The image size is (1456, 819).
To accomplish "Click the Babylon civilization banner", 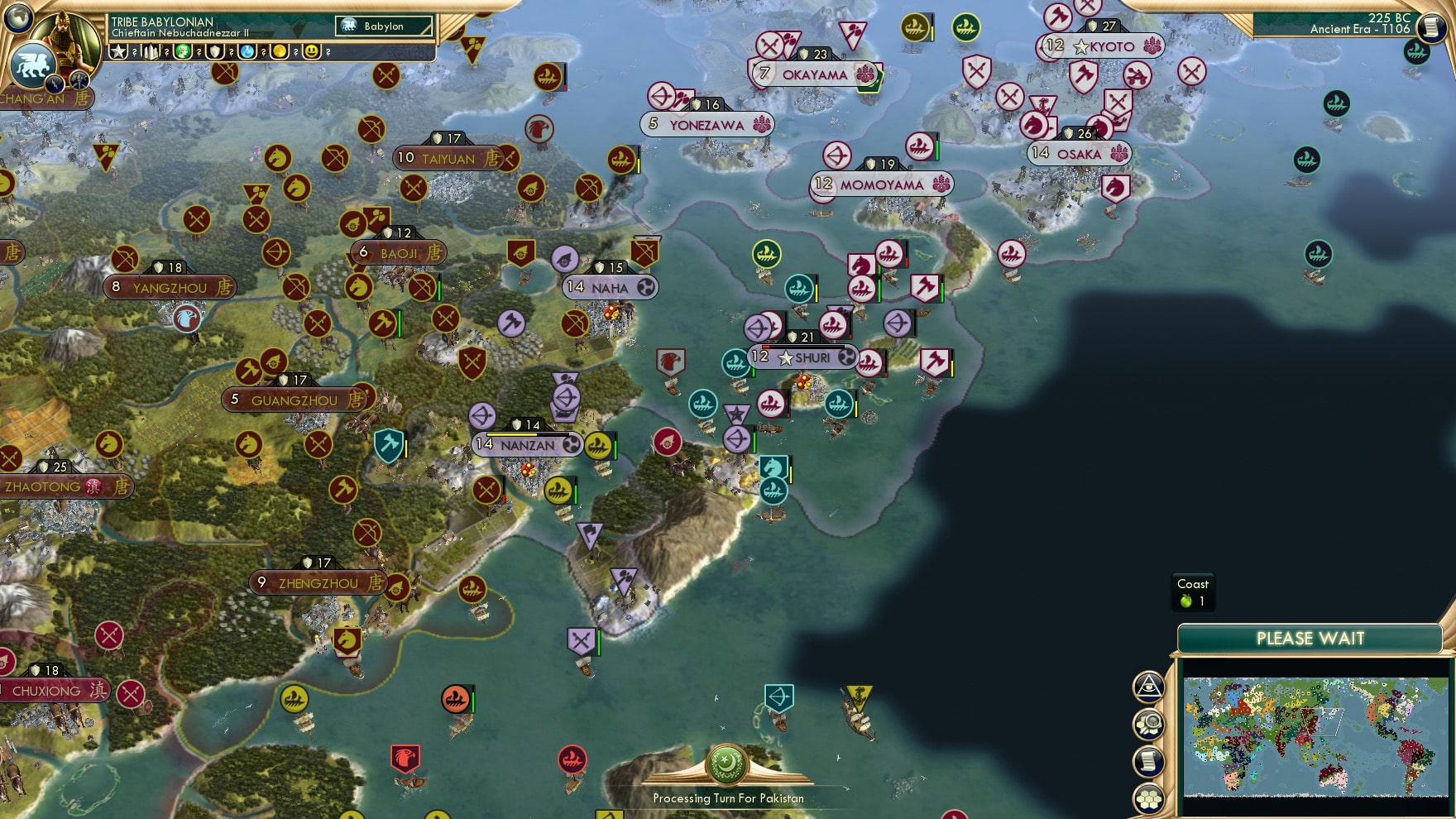I will click(x=385, y=26).
